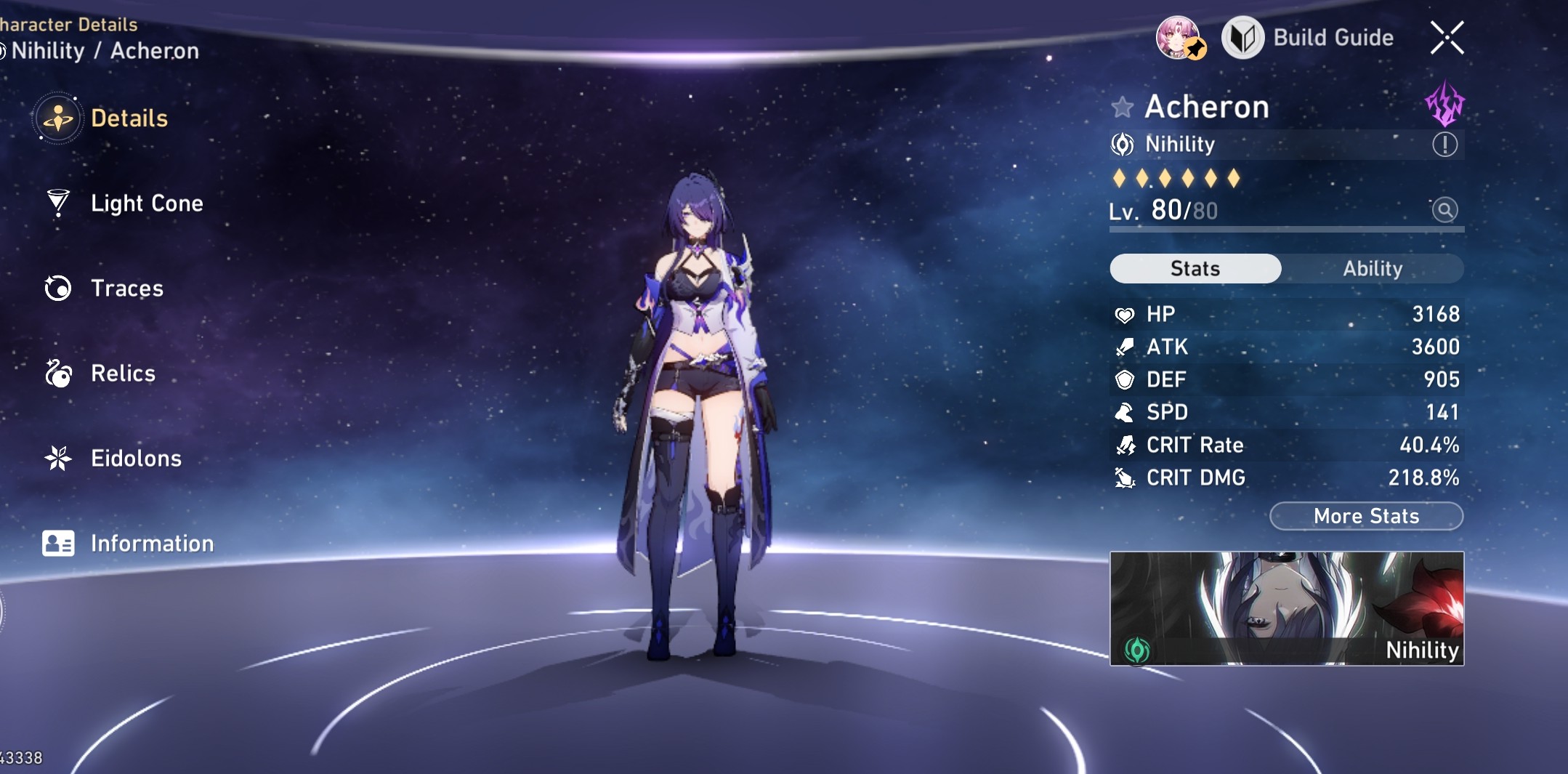
Task: Open More Stats
Action: point(1366,516)
